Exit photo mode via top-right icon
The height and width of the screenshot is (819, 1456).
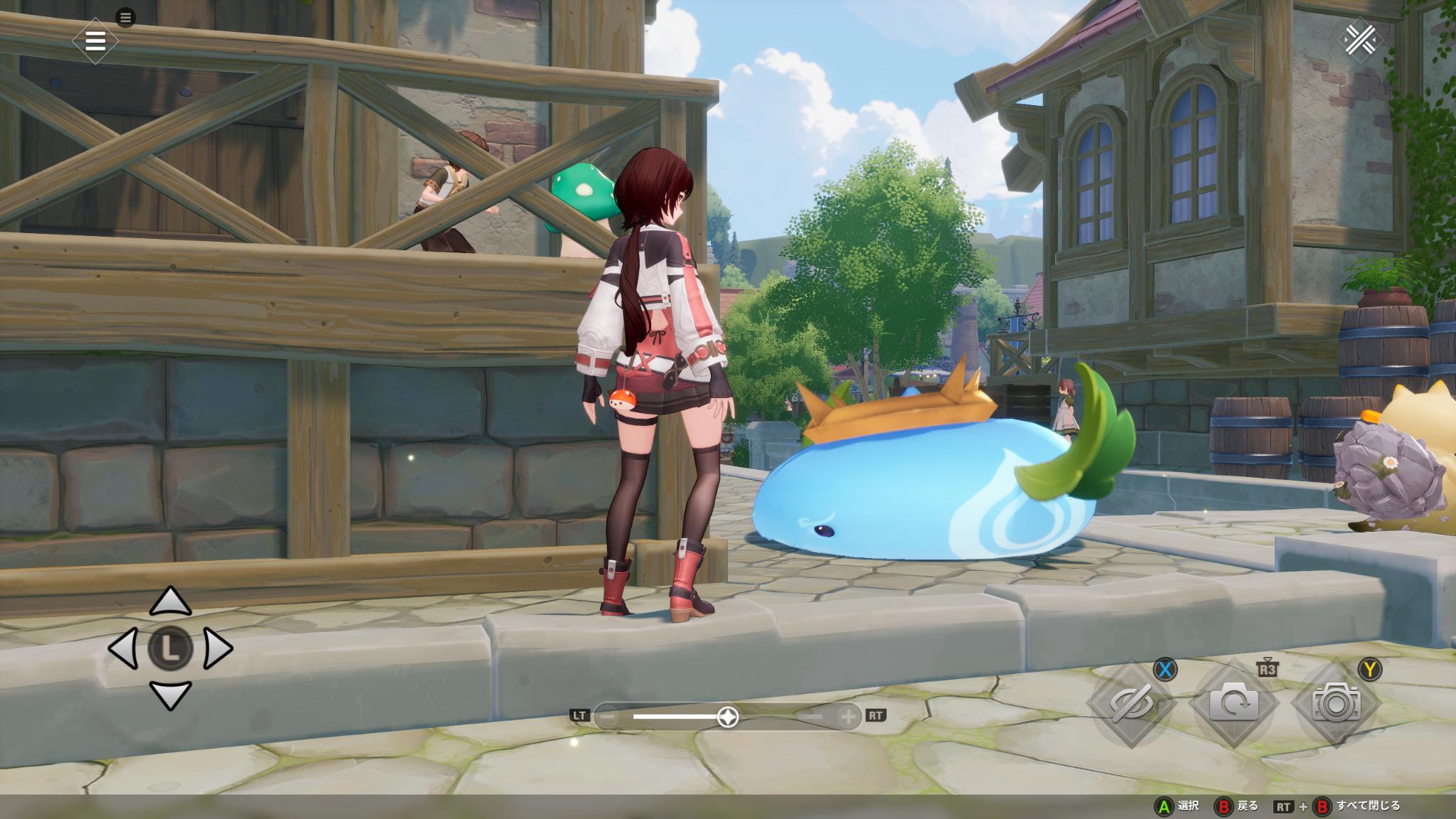click(x=1361, y=41)
